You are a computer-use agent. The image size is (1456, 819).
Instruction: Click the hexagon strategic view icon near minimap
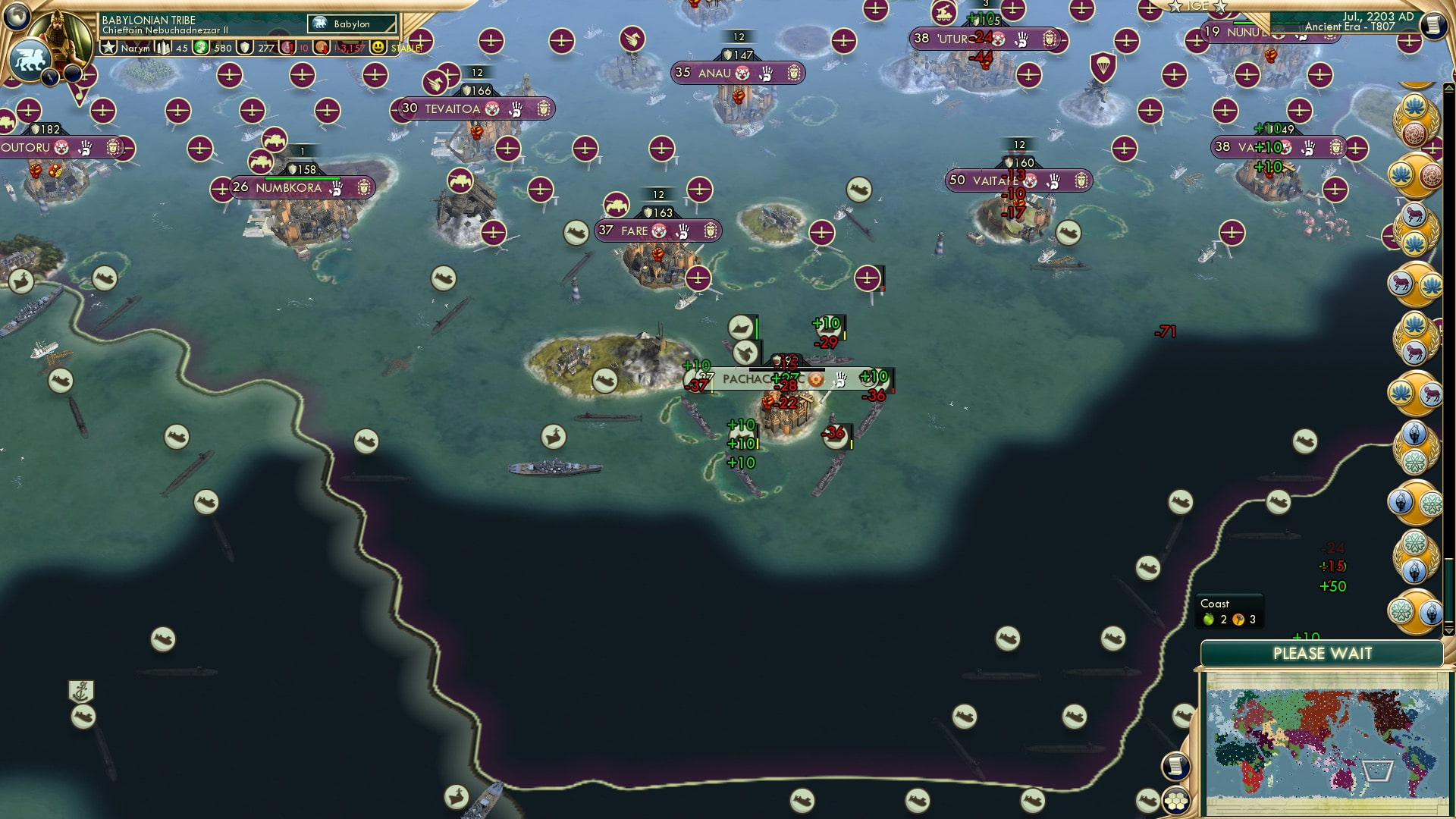(x=1175, y=802)
